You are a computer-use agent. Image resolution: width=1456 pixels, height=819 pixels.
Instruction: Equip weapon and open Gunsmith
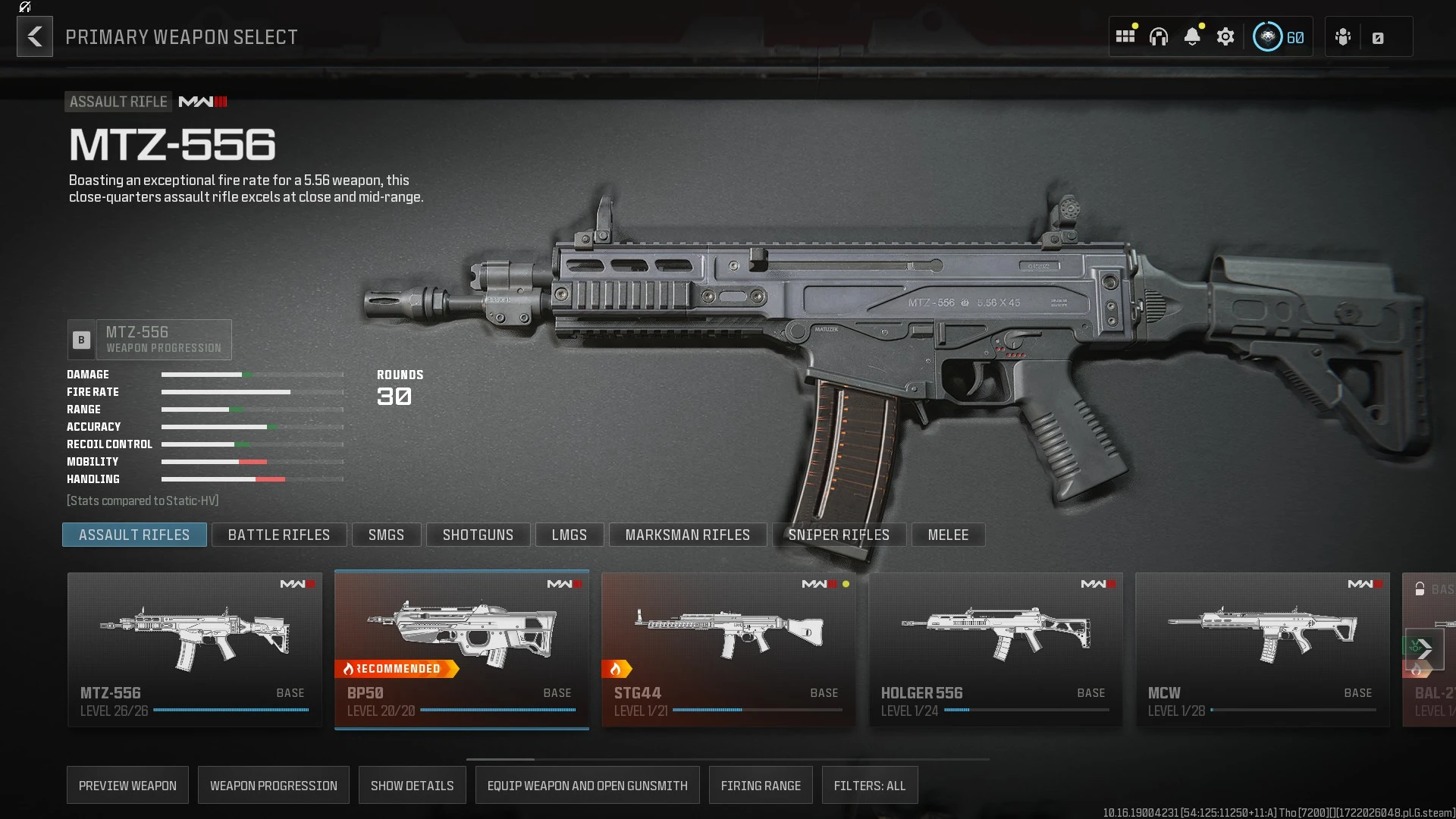(587, 785)
